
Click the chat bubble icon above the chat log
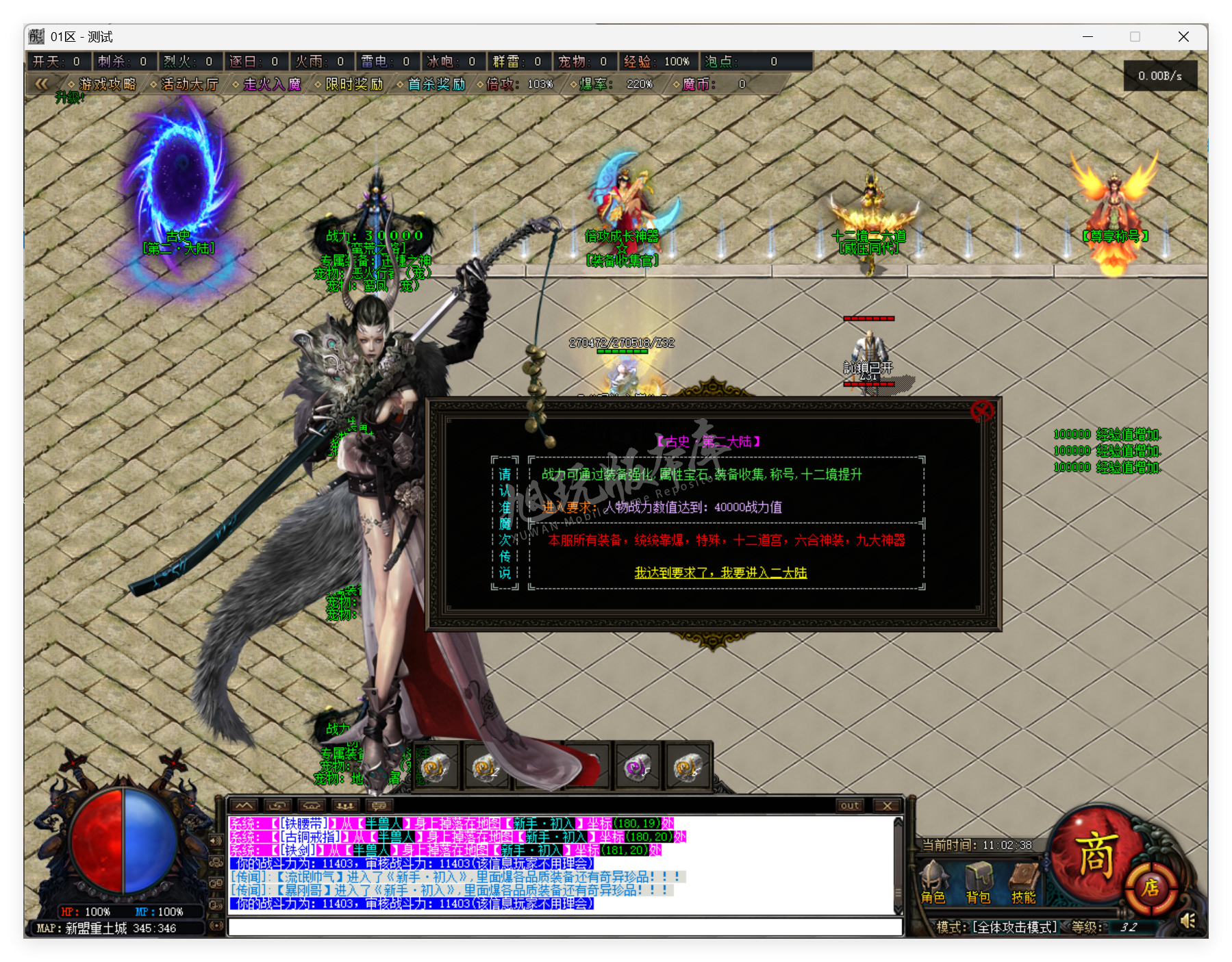tap(379, 806)
